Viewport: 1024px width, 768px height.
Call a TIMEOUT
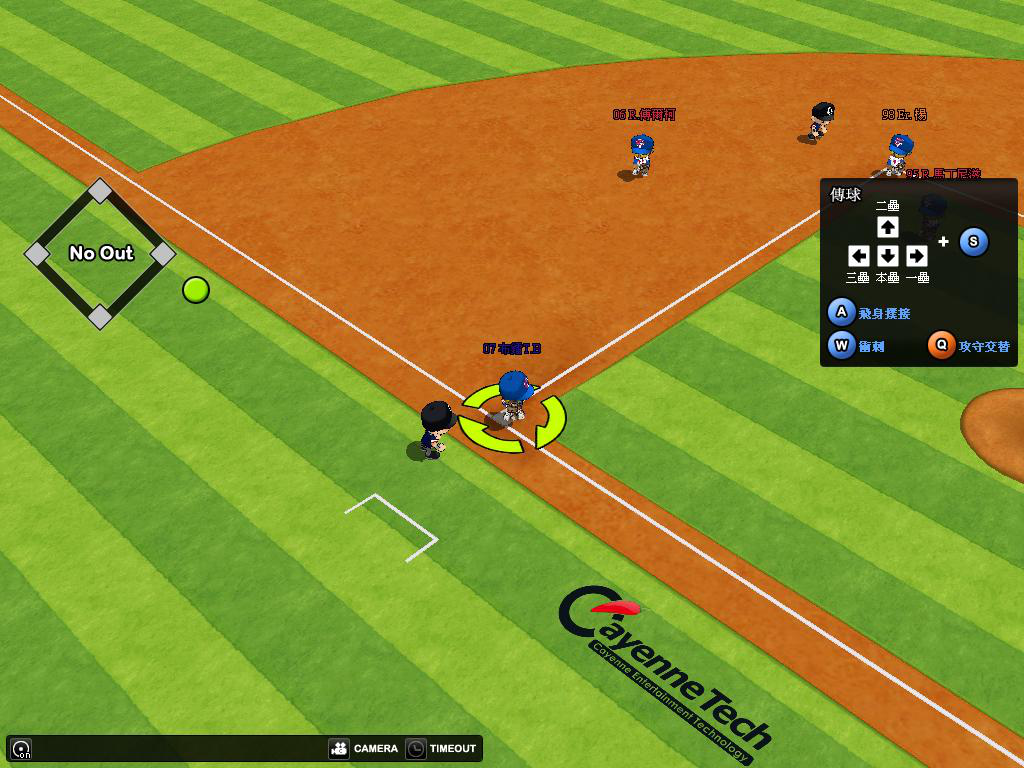click(x=441, y=748)
